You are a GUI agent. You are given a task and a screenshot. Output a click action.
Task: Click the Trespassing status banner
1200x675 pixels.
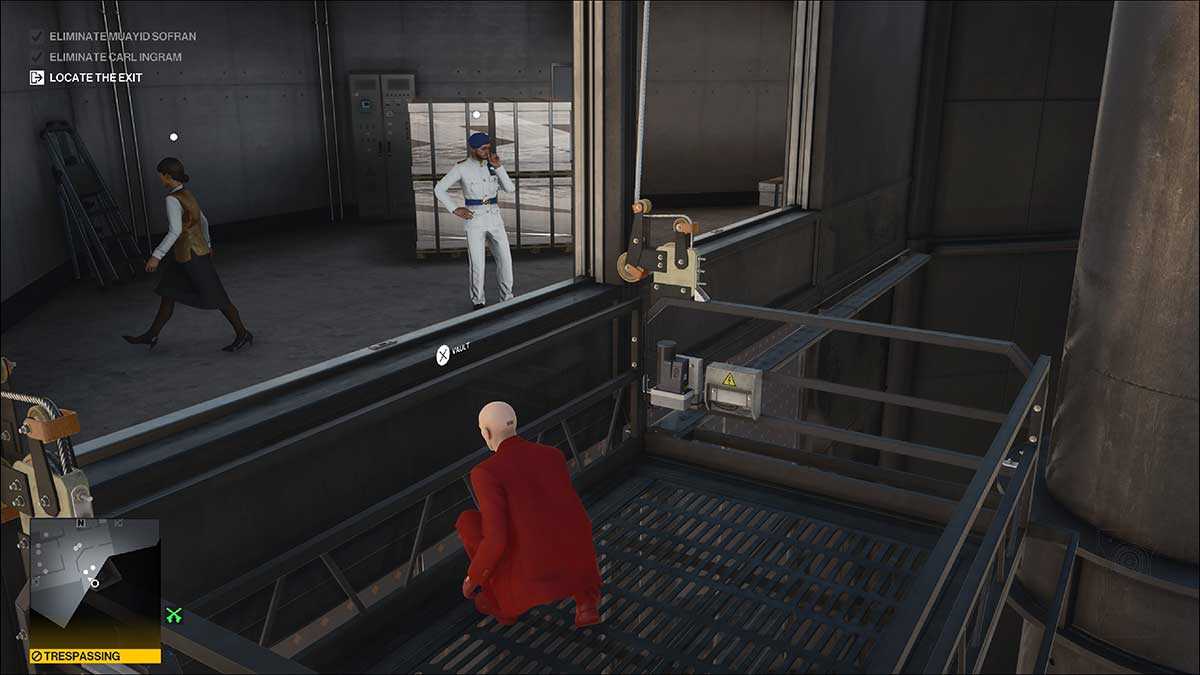94,656
